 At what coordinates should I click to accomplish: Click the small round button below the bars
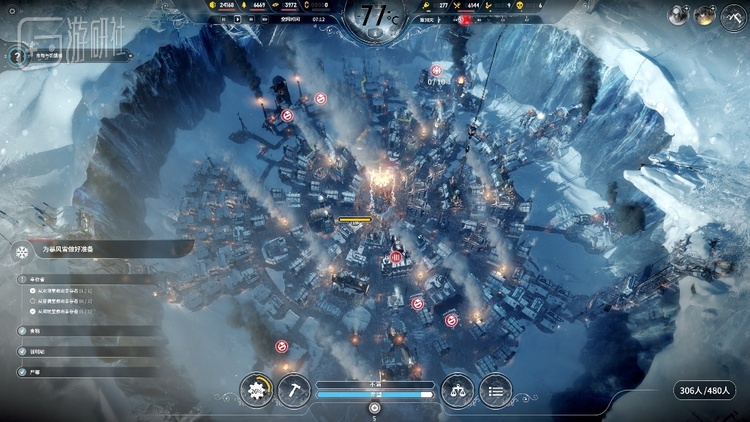pyautogui.click(x=375, y=408)
